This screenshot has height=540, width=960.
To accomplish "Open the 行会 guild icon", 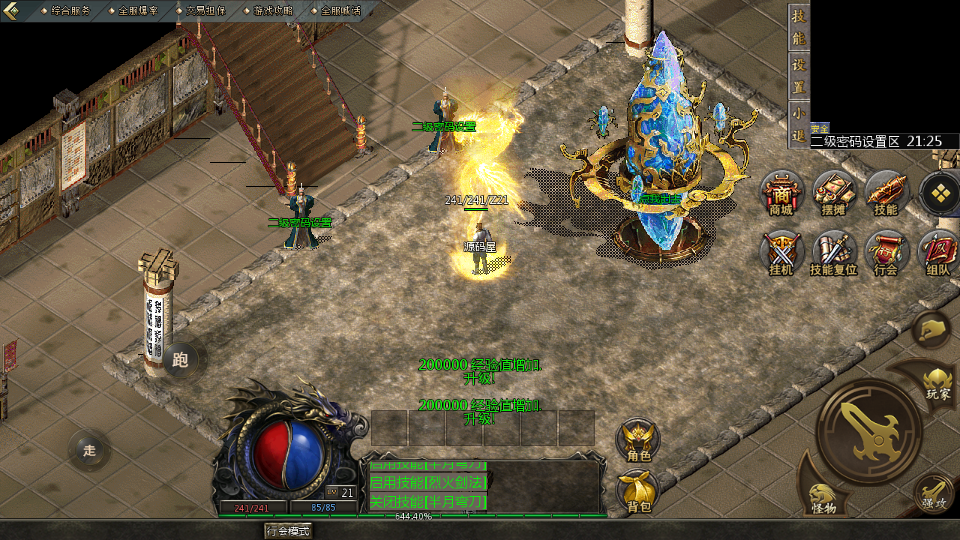I will point(885,252).
